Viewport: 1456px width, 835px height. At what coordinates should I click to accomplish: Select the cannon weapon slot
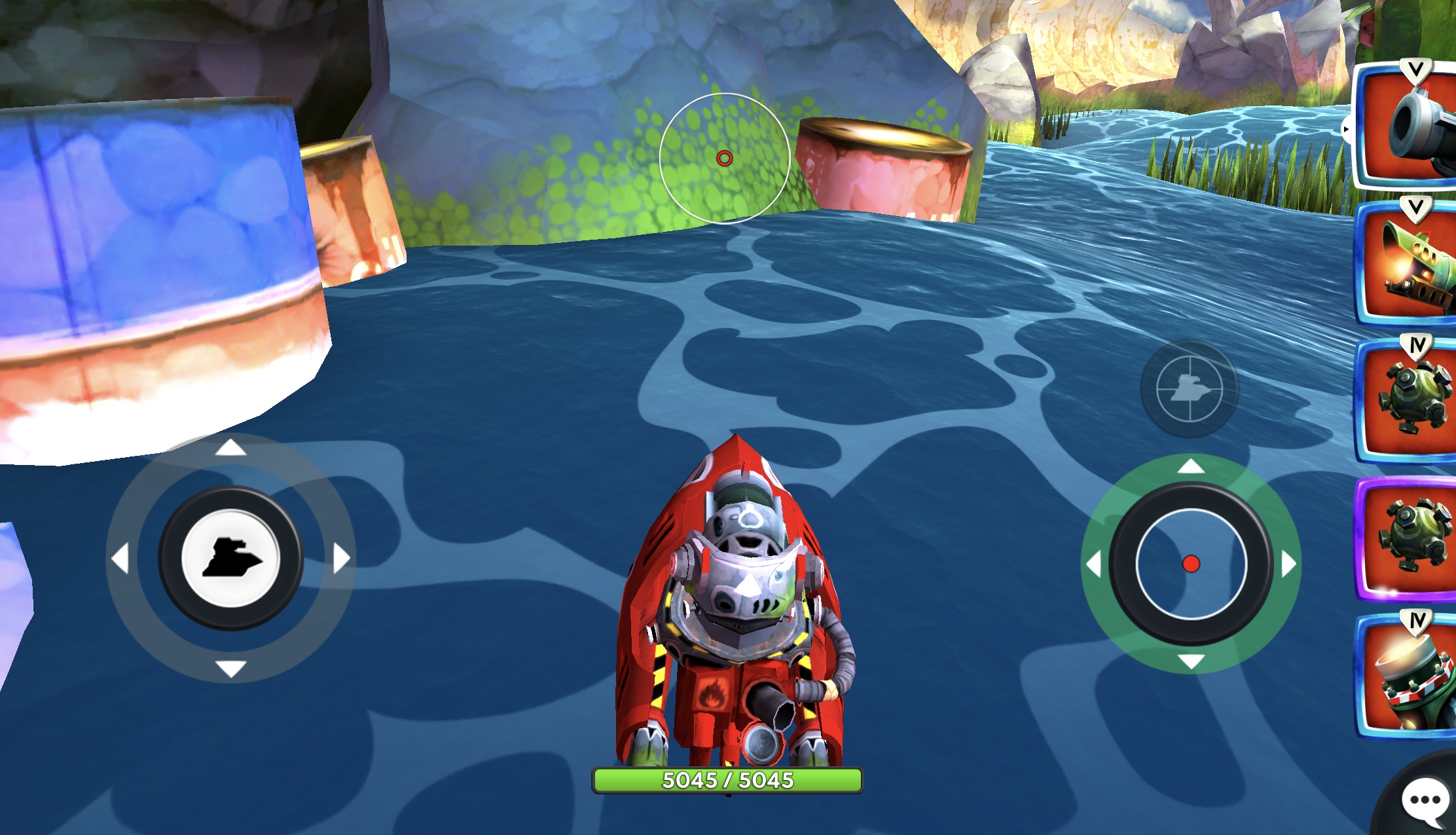point(1408,128)
